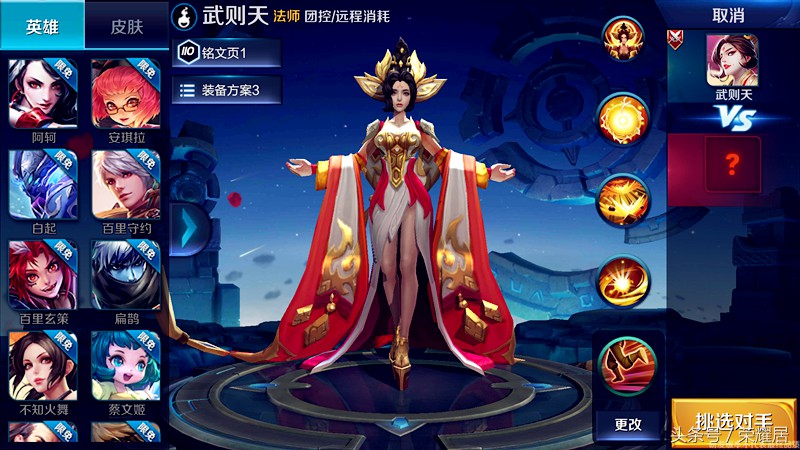This screenshot has height=450, width=800.
Task: Choose hero 安琪拉 portrait
Action: pos(126,92)
